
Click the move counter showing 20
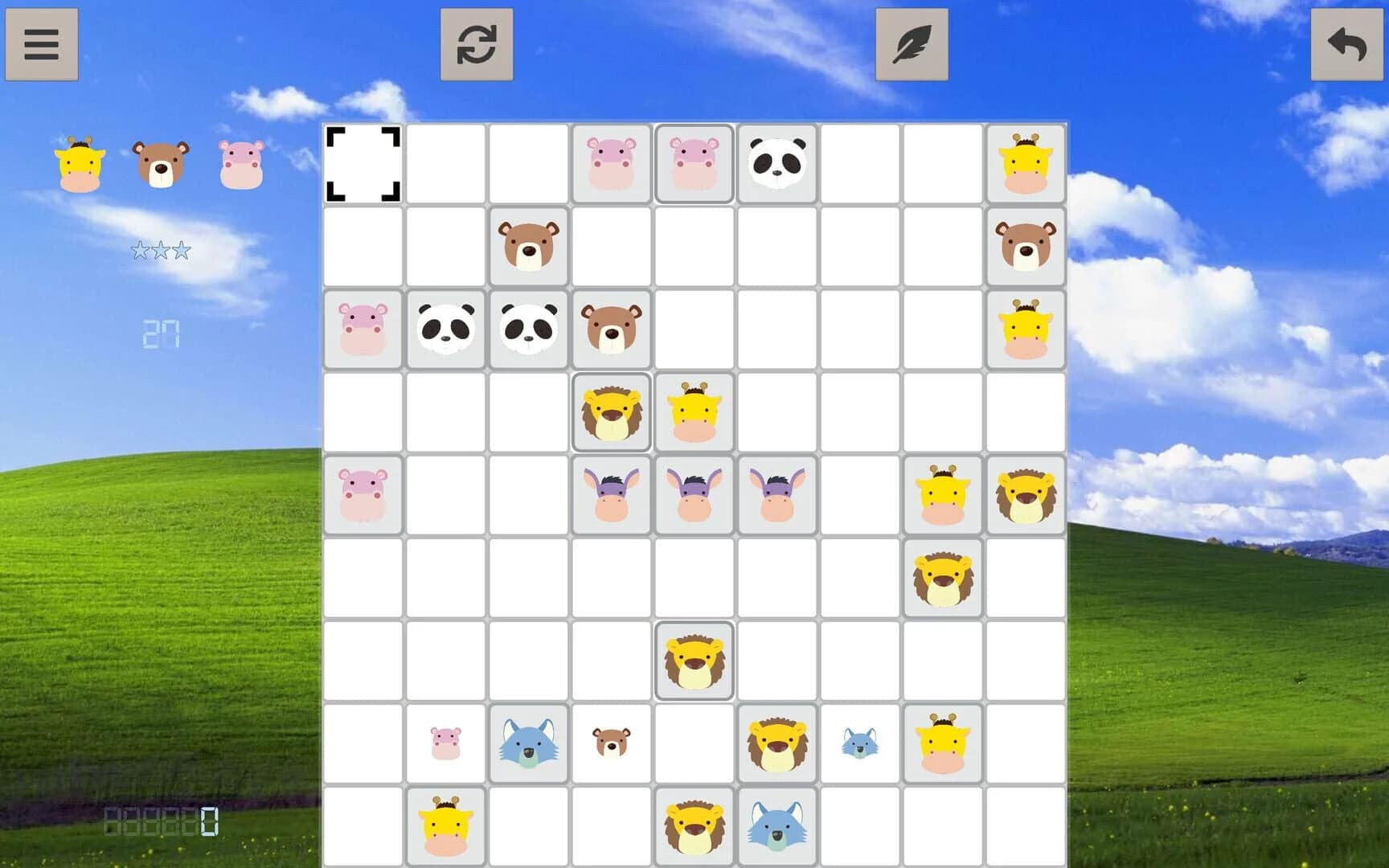click(x=161, y=334)
